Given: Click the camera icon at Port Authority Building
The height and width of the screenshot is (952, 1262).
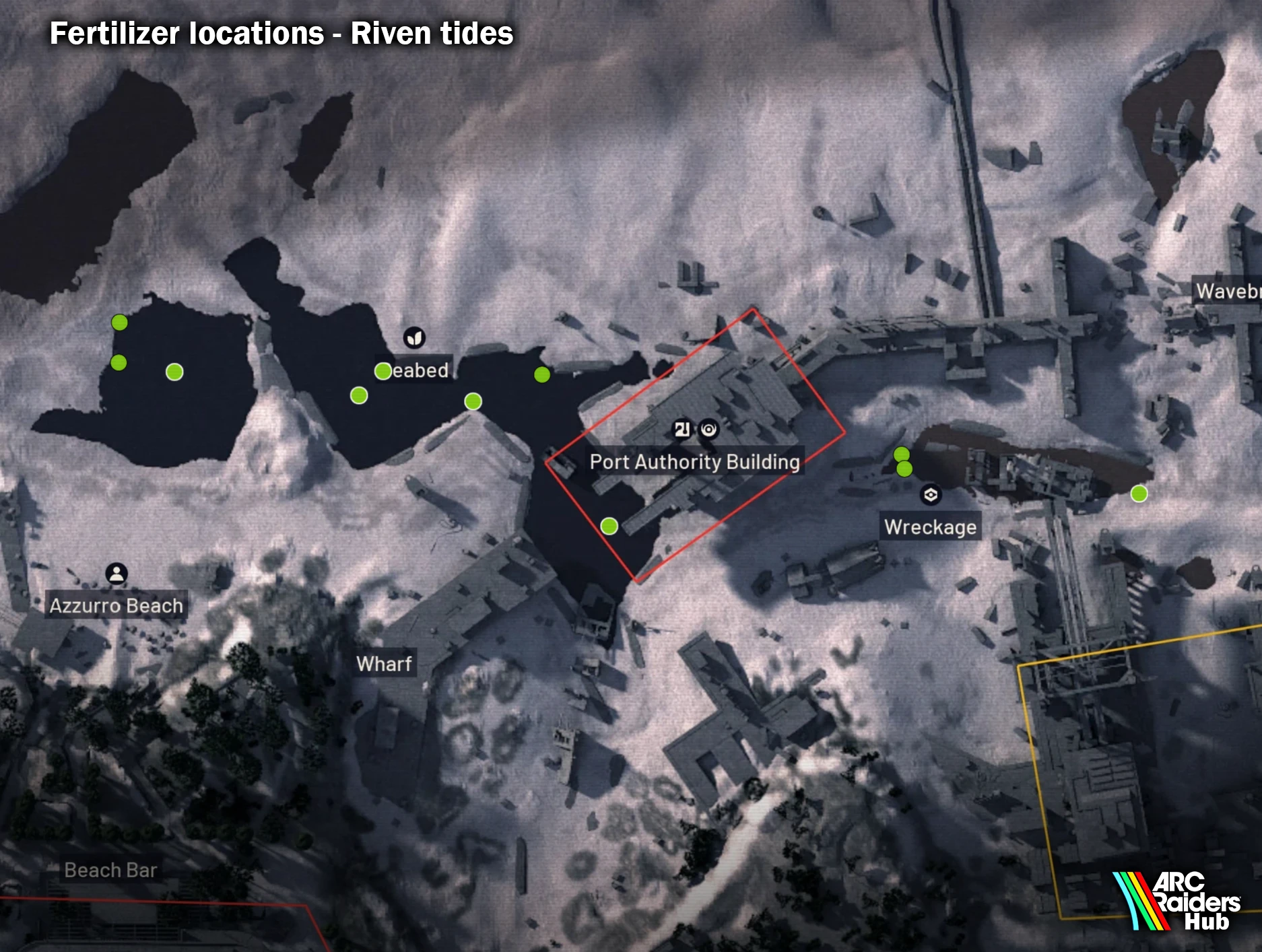Looking at the screenshot, I should (x=709, y=428).
